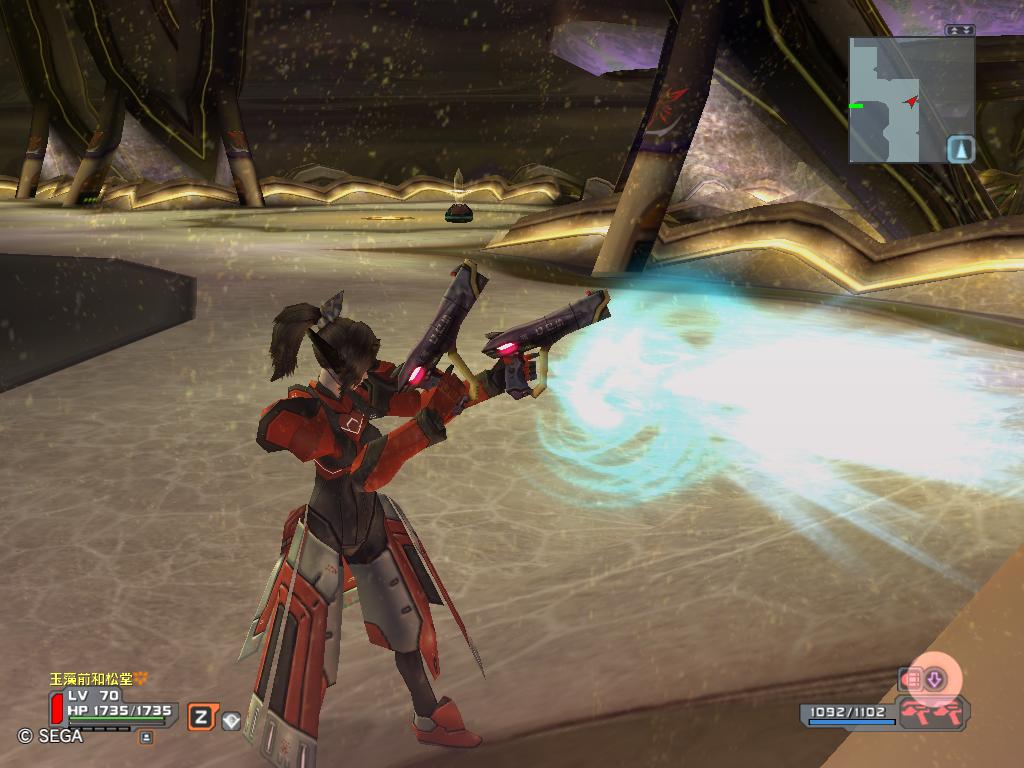Click the small blue icon below HP bar
This screenshot has height=768, width=1024.
tap(147, 737)
